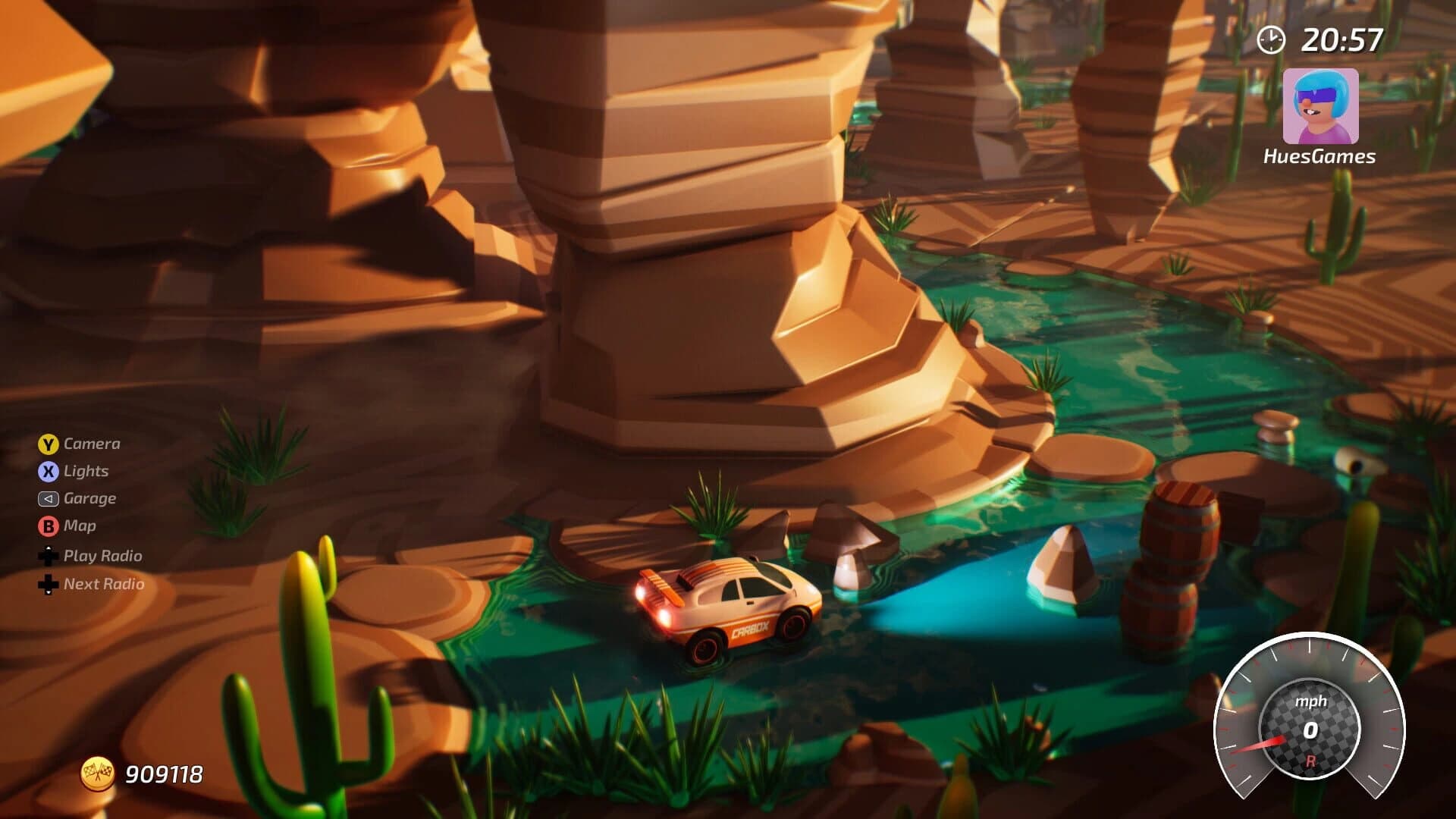Click the D-pad up Play Radio icon

coord(48,556)
